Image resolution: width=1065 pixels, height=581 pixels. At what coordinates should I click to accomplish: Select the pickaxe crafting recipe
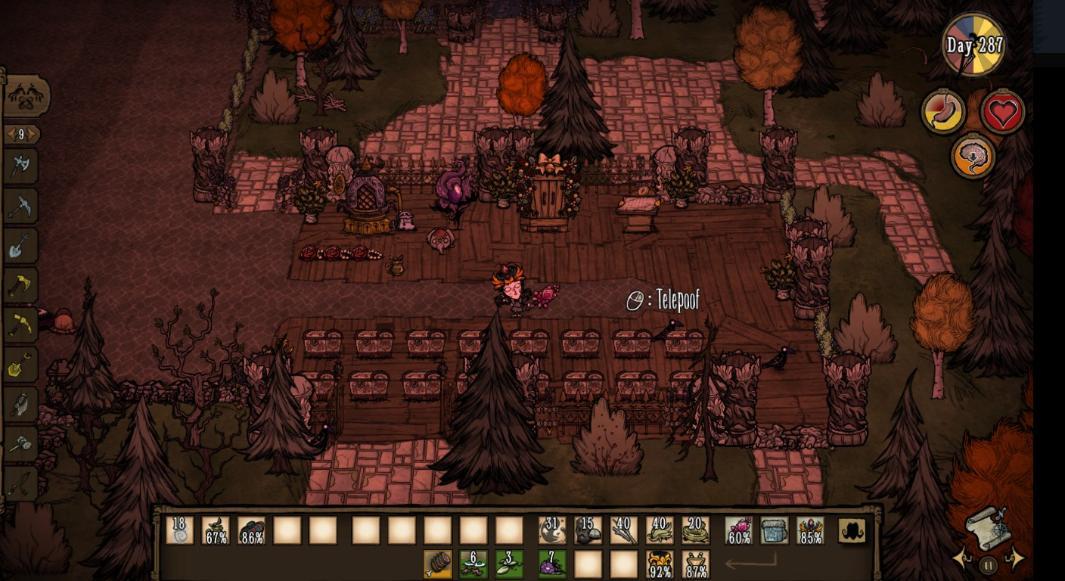(22, 206)
